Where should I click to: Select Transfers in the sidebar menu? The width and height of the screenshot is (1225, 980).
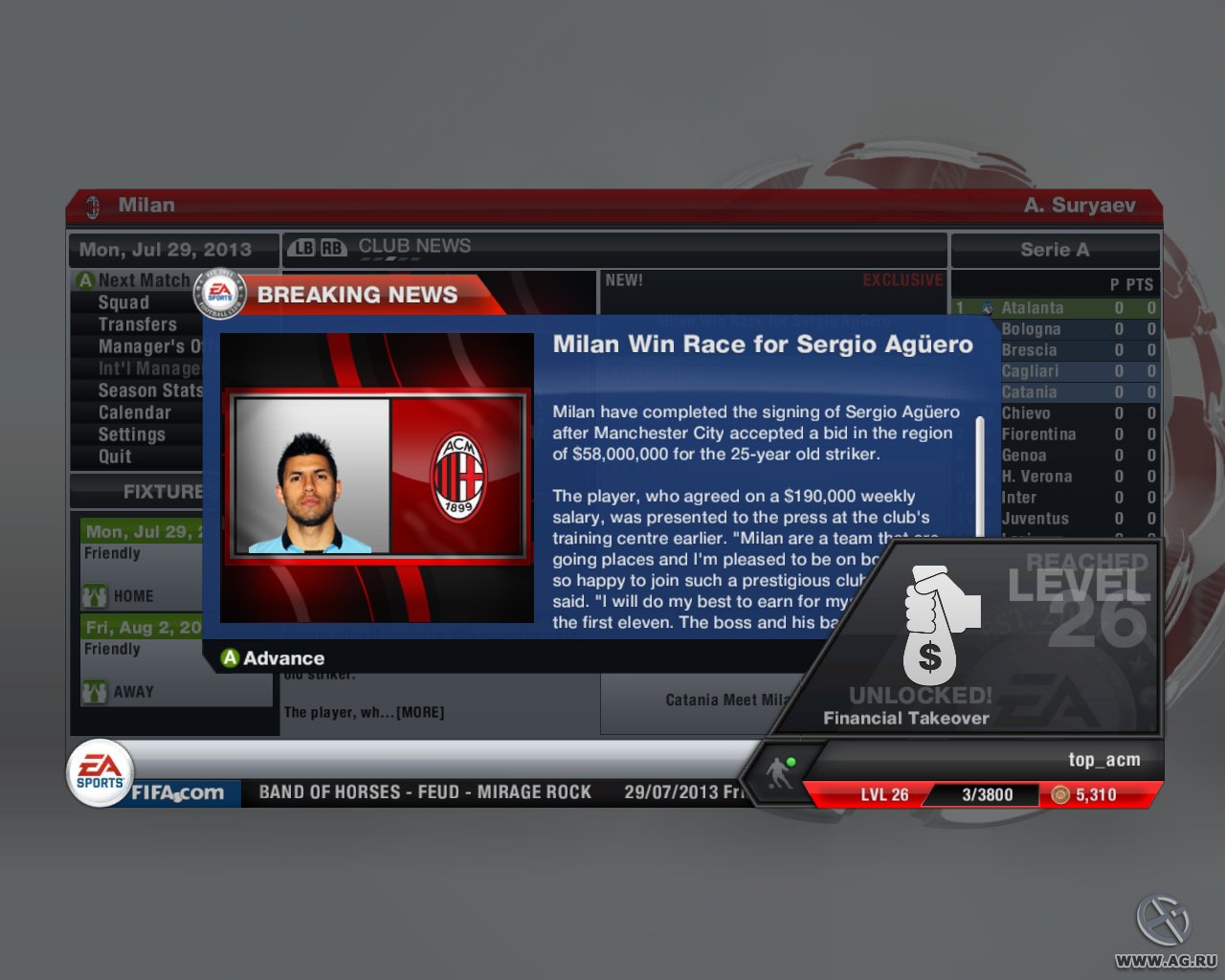137,324
